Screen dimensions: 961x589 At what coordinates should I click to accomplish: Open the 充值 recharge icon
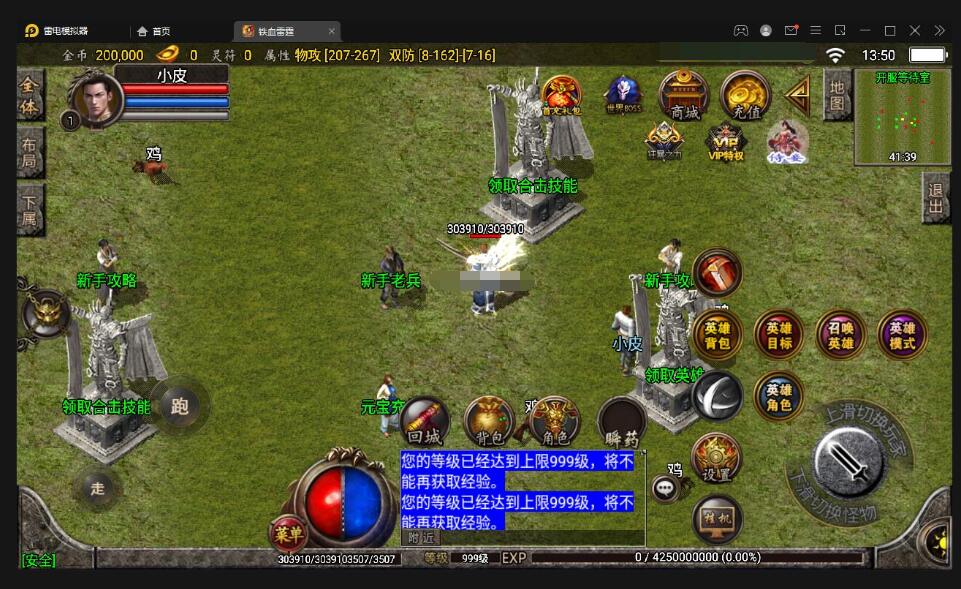coord(745,95)
